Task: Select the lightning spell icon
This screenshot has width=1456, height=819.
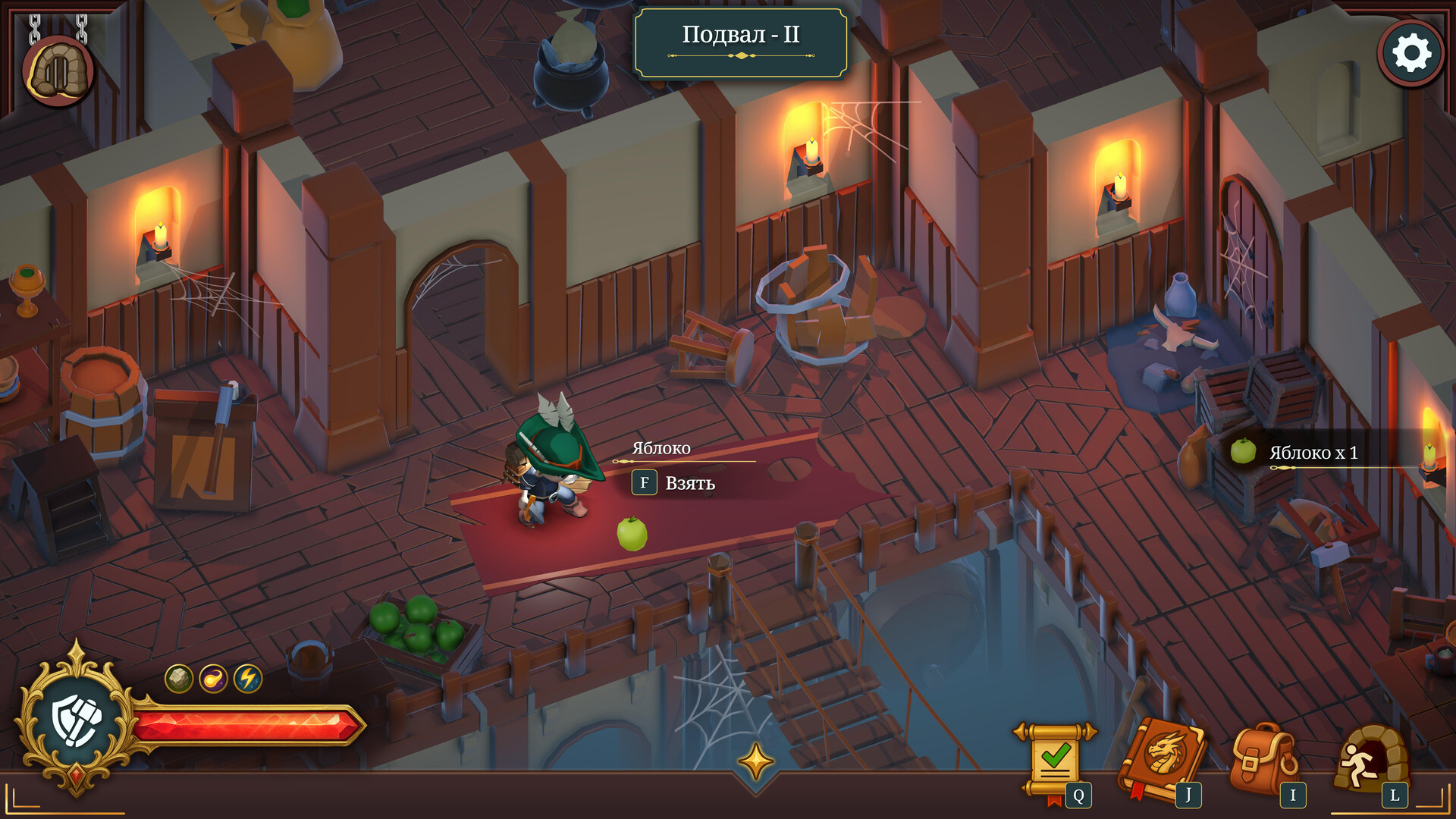Action: [248, 678]
